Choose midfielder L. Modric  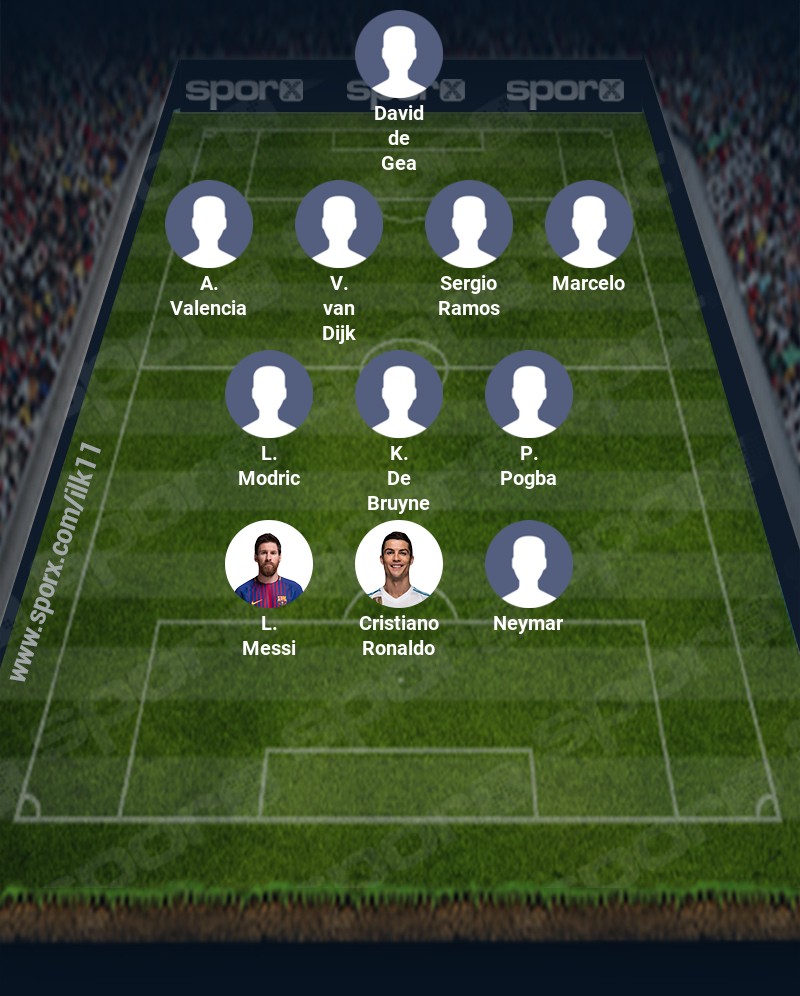269,394
